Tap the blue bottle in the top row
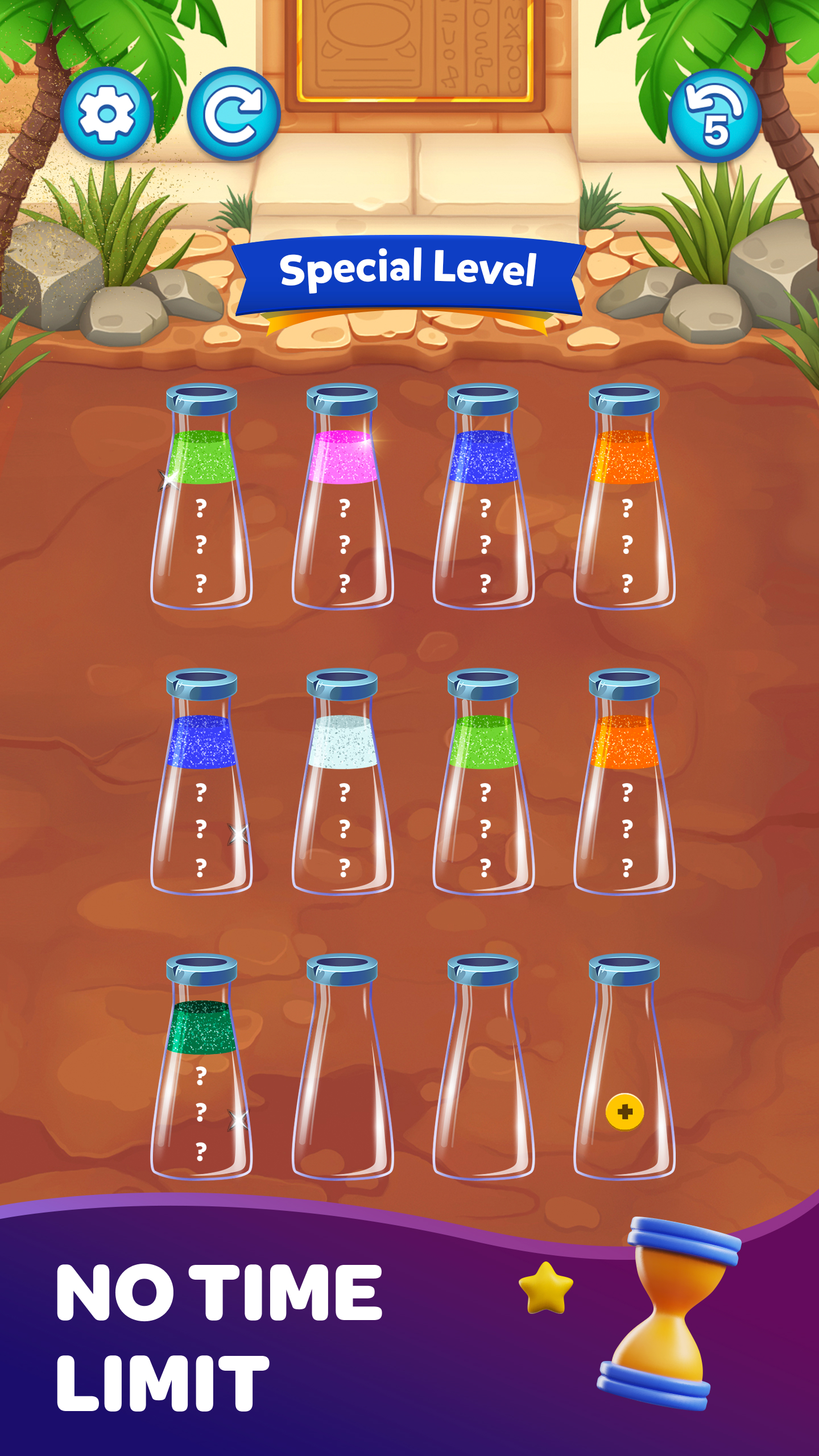819x1456 pixels. click(x=486, y=500)
